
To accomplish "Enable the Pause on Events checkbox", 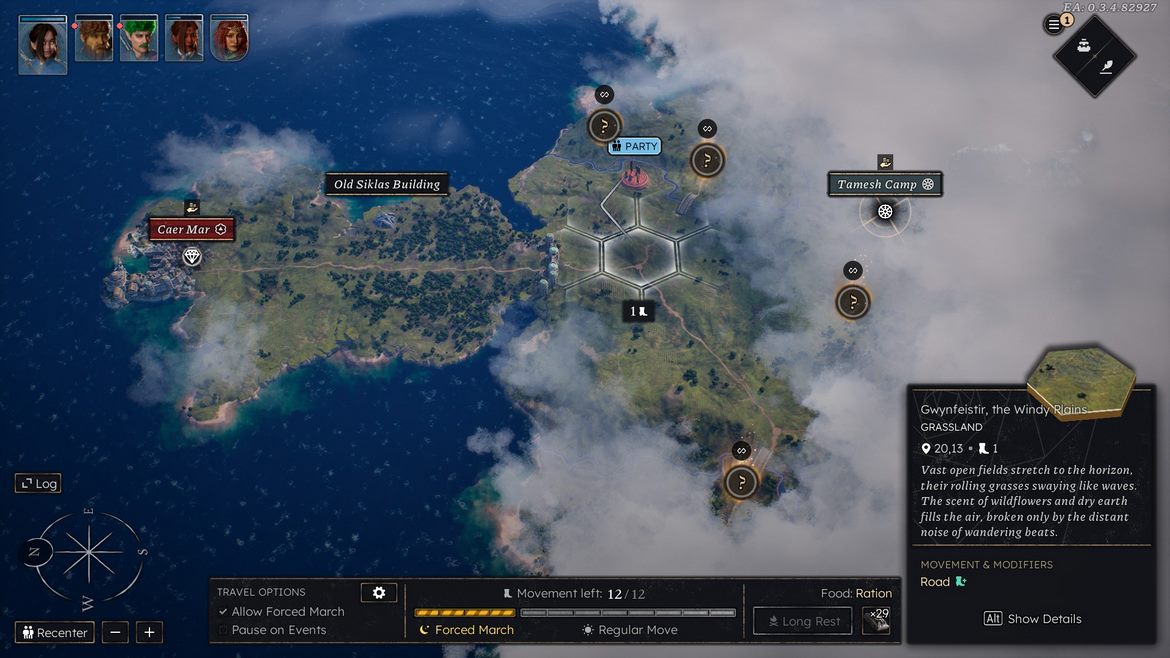I will tap(223, 630).
